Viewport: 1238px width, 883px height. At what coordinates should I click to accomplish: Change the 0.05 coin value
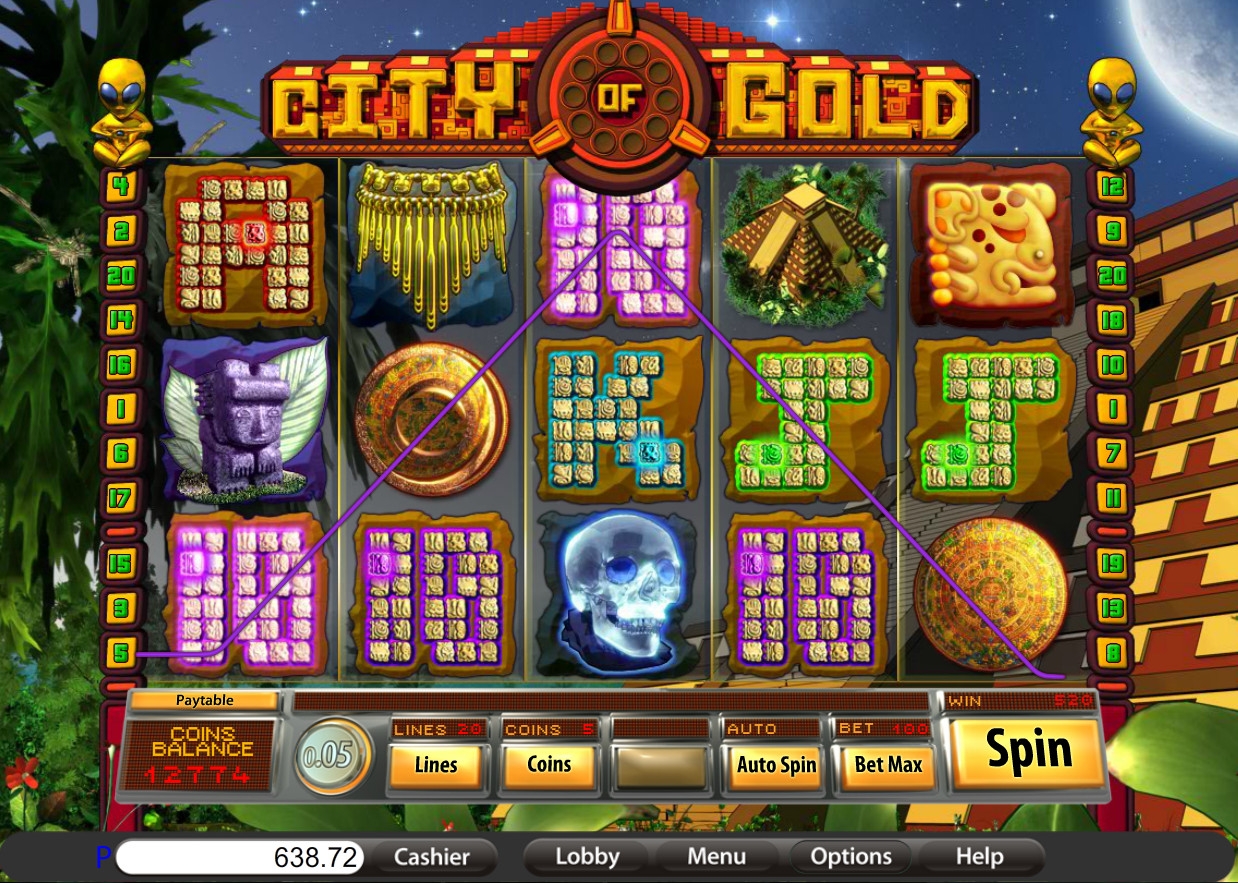[332, 755]
